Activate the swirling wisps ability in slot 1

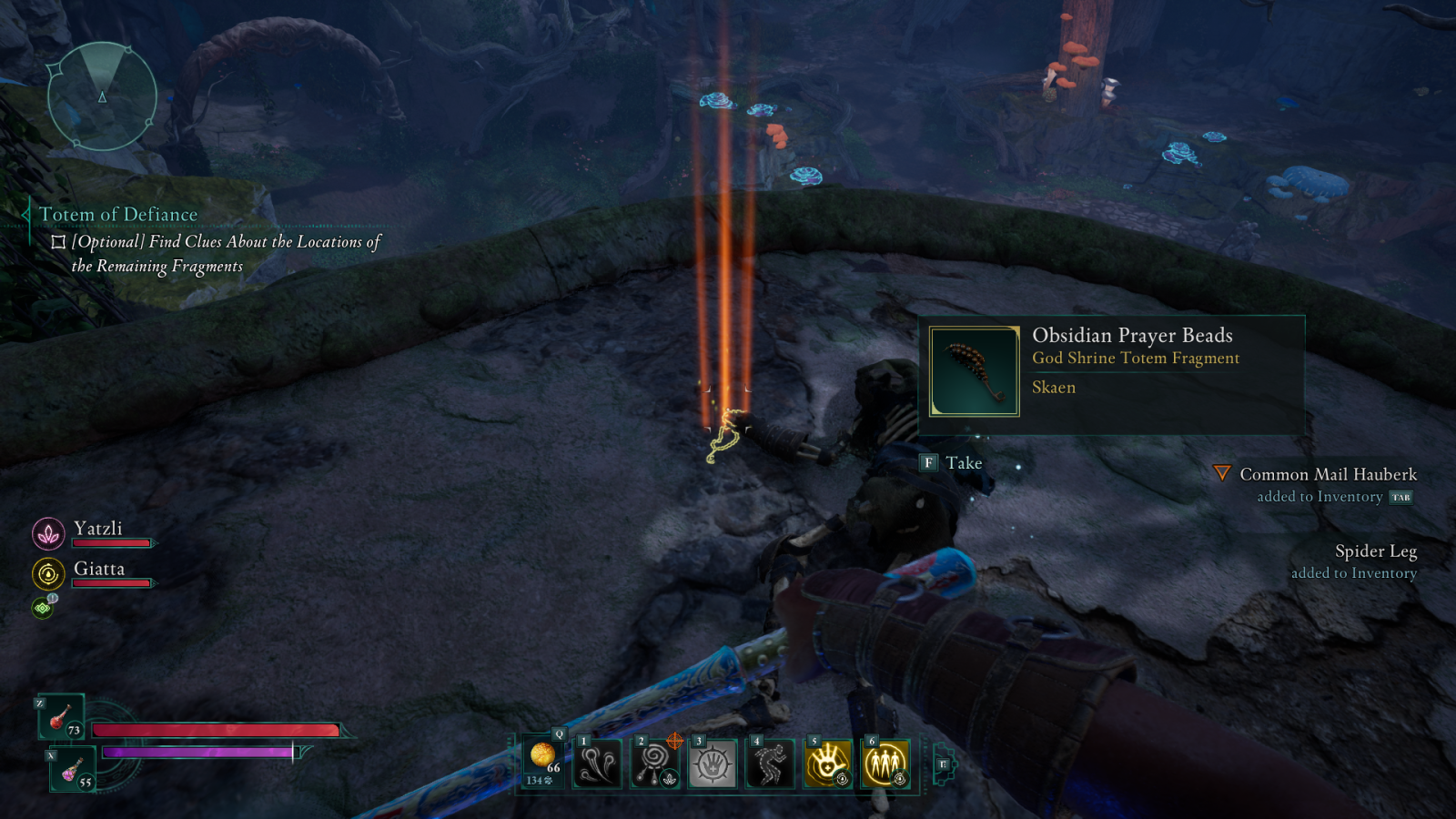tap(598, 763)
